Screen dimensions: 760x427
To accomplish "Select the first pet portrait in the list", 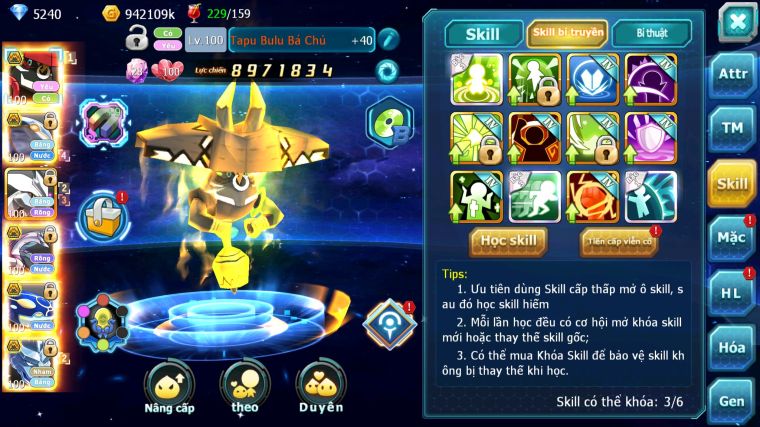I will coord(28,74).
